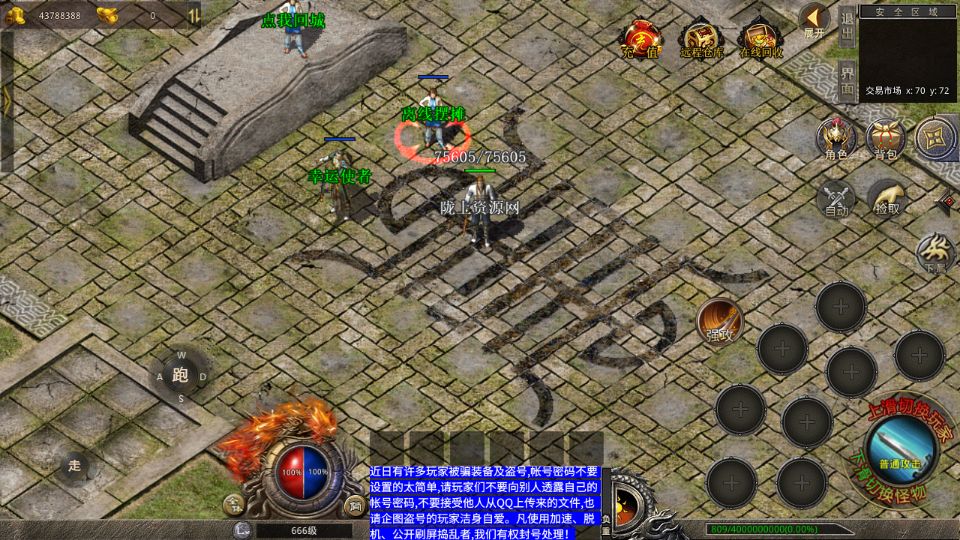Toggle 自动 auto-combat
The height and width of the screenshot is (540, 960).
836,198
